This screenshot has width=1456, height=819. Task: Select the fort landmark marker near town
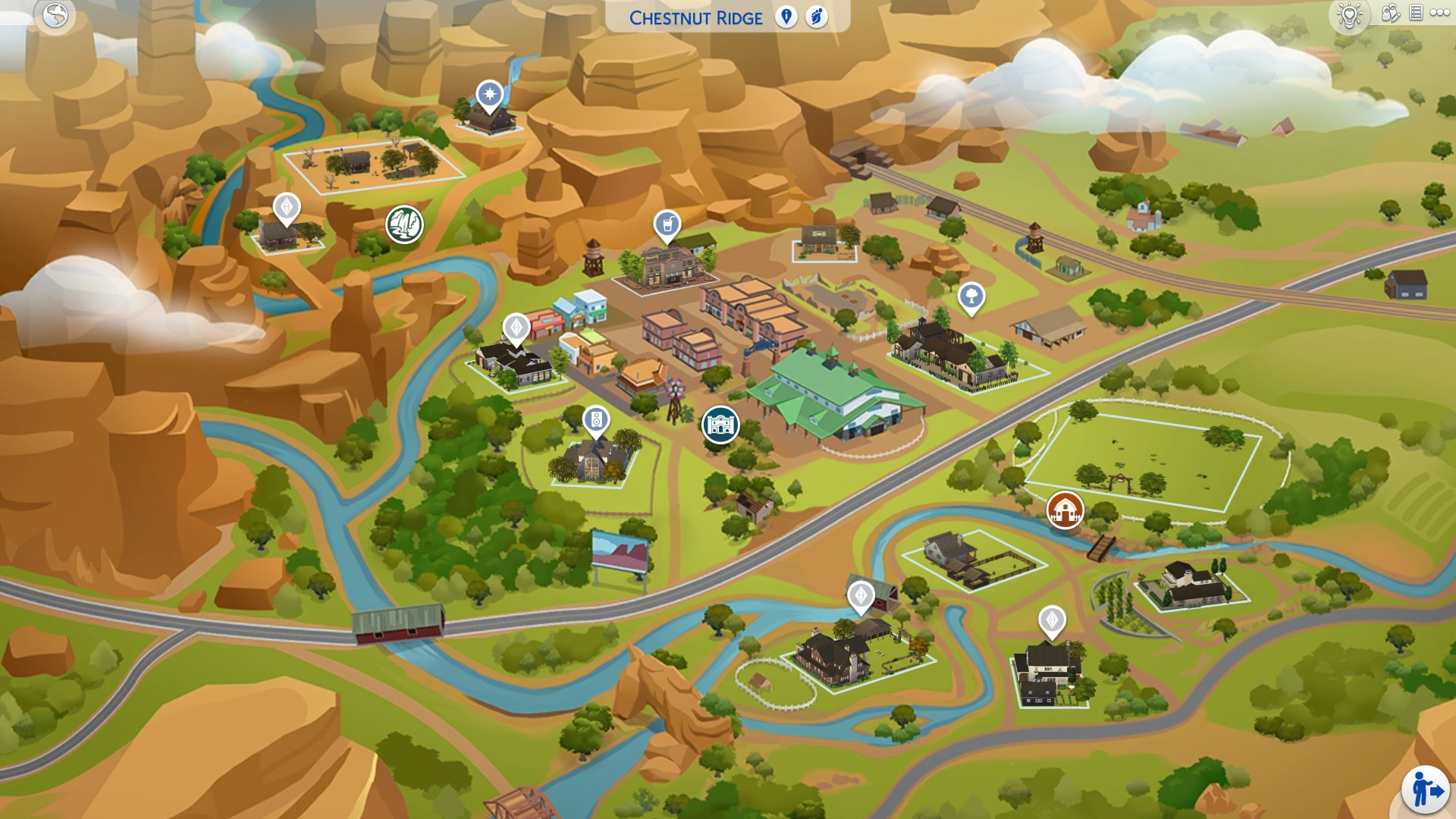click(x=721, y=425)
